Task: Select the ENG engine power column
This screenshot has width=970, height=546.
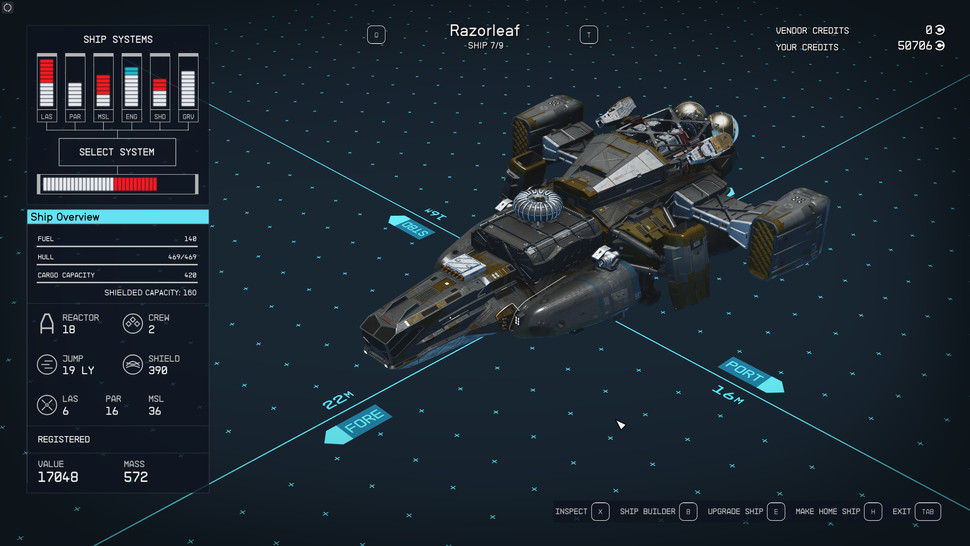Action: coord(131,84)
